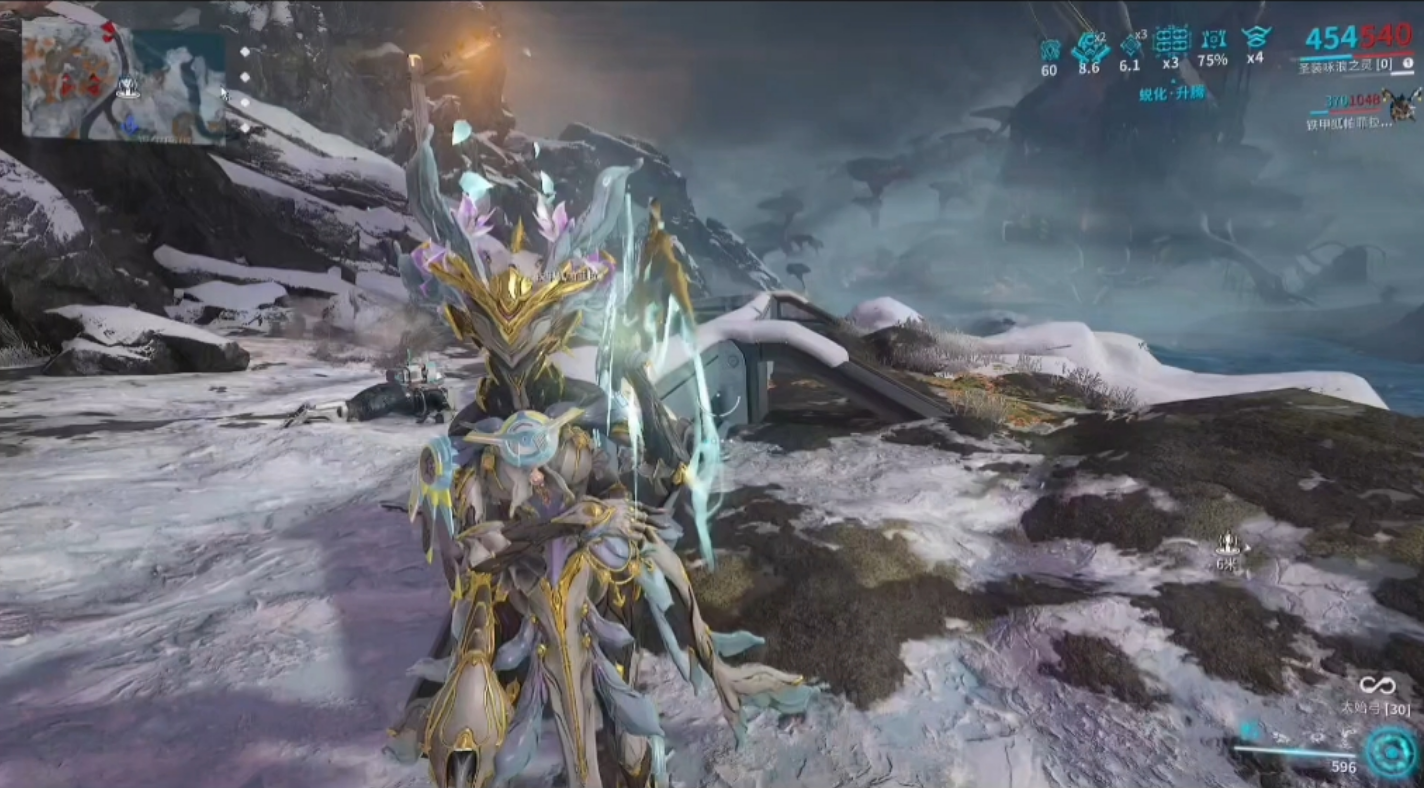Select the four-panel grid buff icon
The width and height of the screenshot is (1424, 788).
click(x=1171, y=41)
